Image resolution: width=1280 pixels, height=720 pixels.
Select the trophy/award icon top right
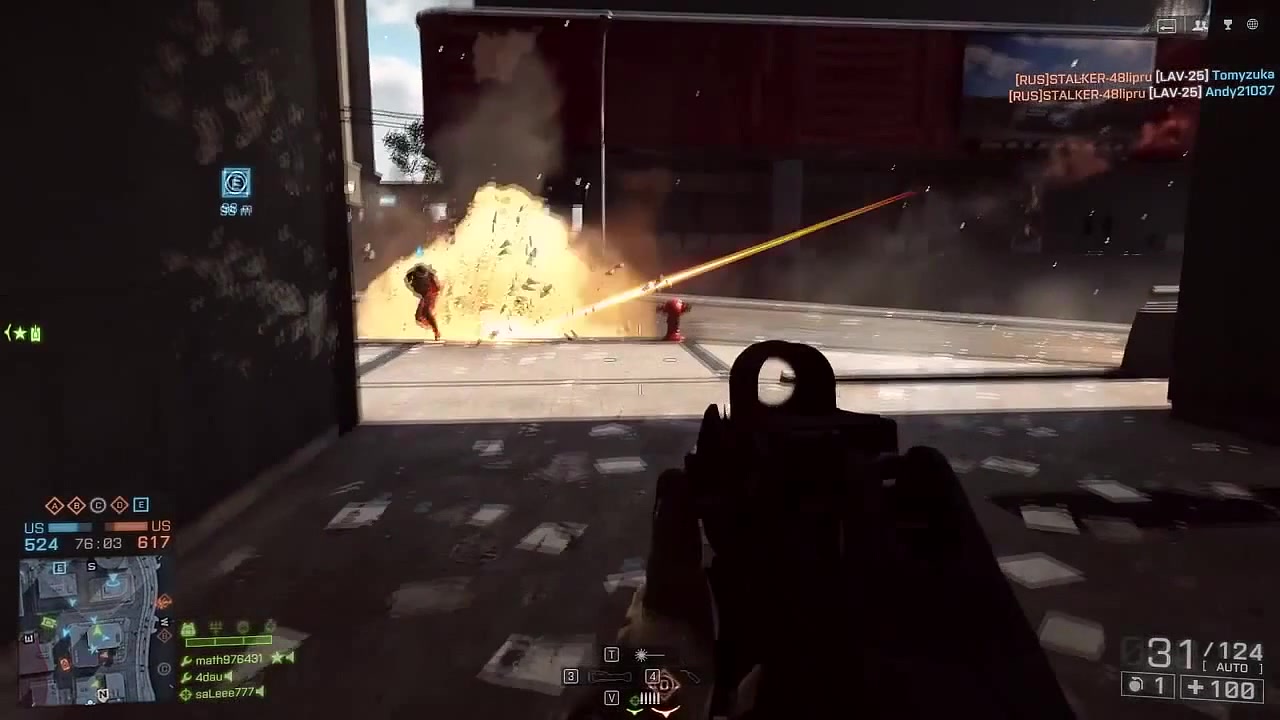point(1227,25)
